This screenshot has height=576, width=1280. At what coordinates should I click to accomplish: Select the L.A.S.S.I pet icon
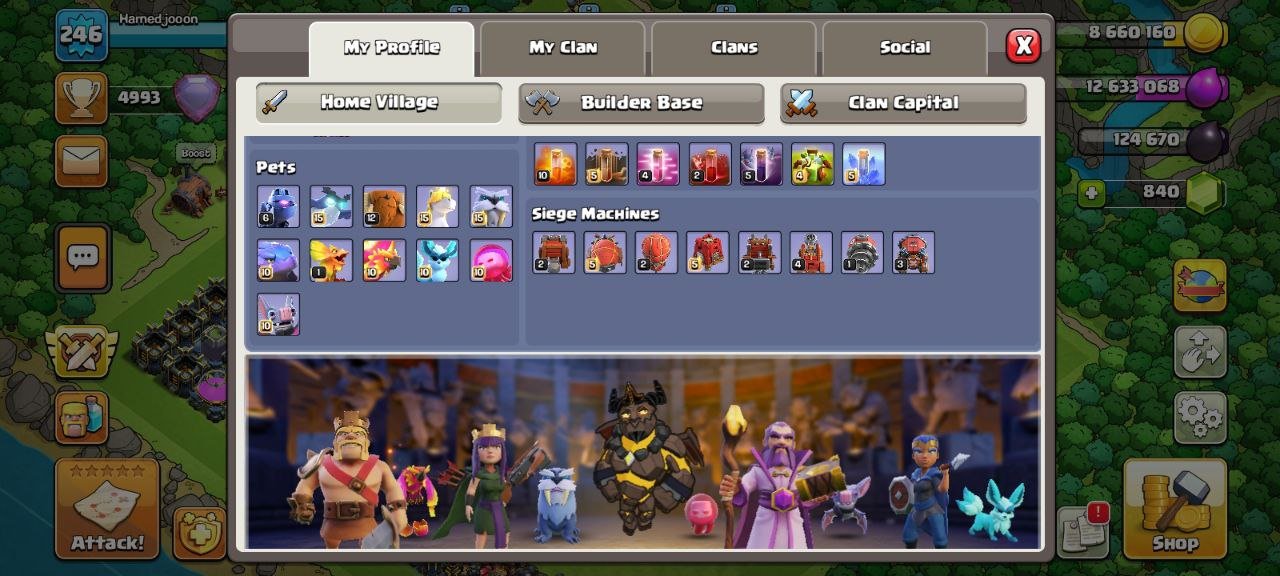[278, 207]
